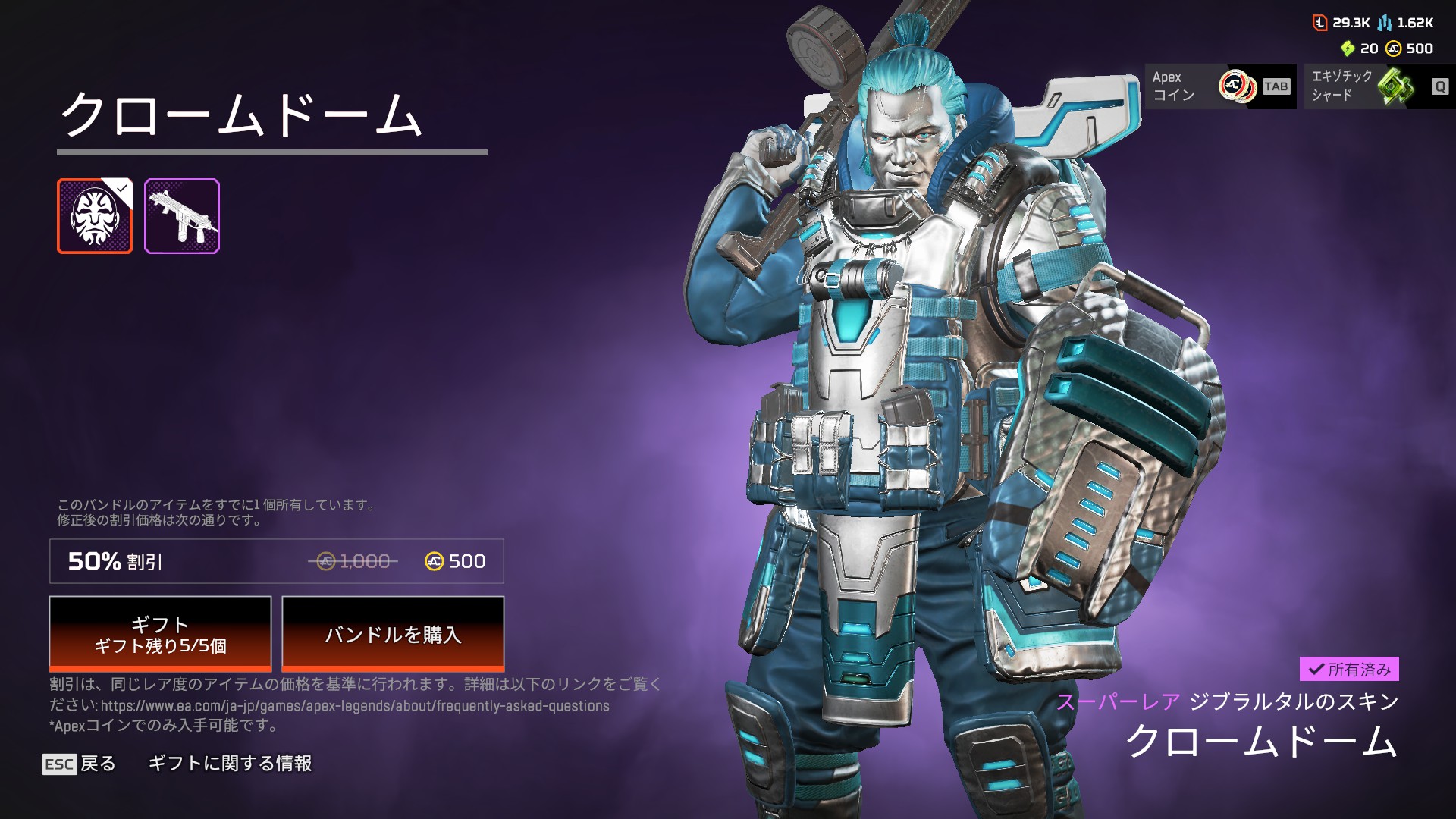The width and height of the screenshot is (1456, 819).
Task: Select the weapon skin thumbnail
Action: pyautogui.click(x=182, y=216)
